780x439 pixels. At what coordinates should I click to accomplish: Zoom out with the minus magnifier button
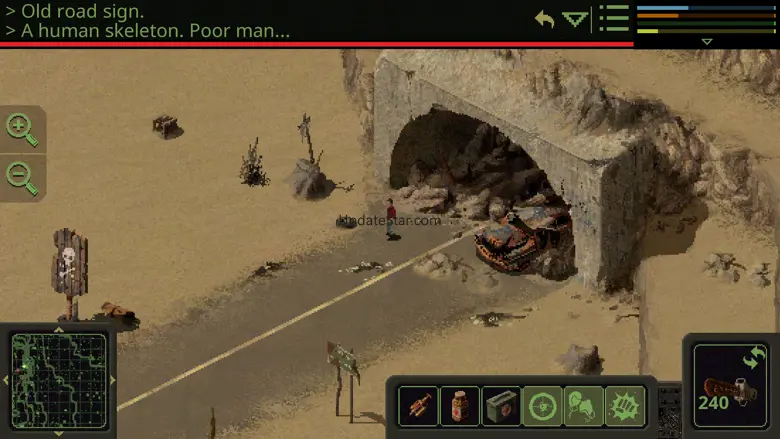pos(21,176)
